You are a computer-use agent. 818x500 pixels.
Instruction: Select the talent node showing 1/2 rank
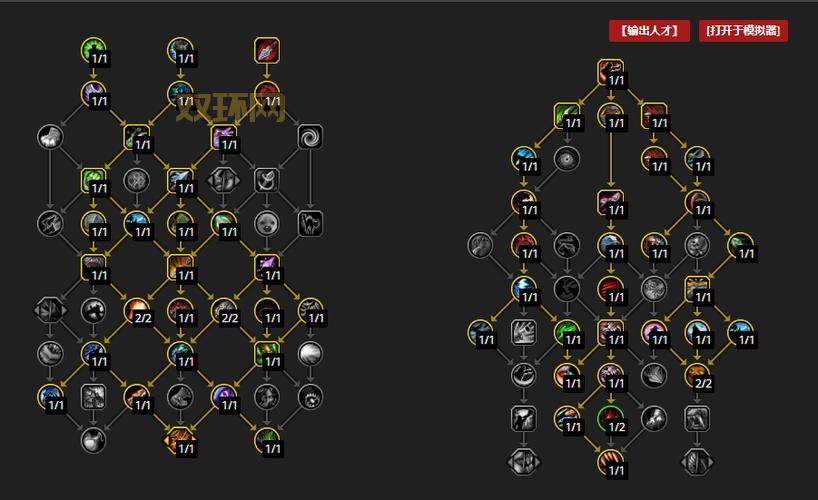610,417
